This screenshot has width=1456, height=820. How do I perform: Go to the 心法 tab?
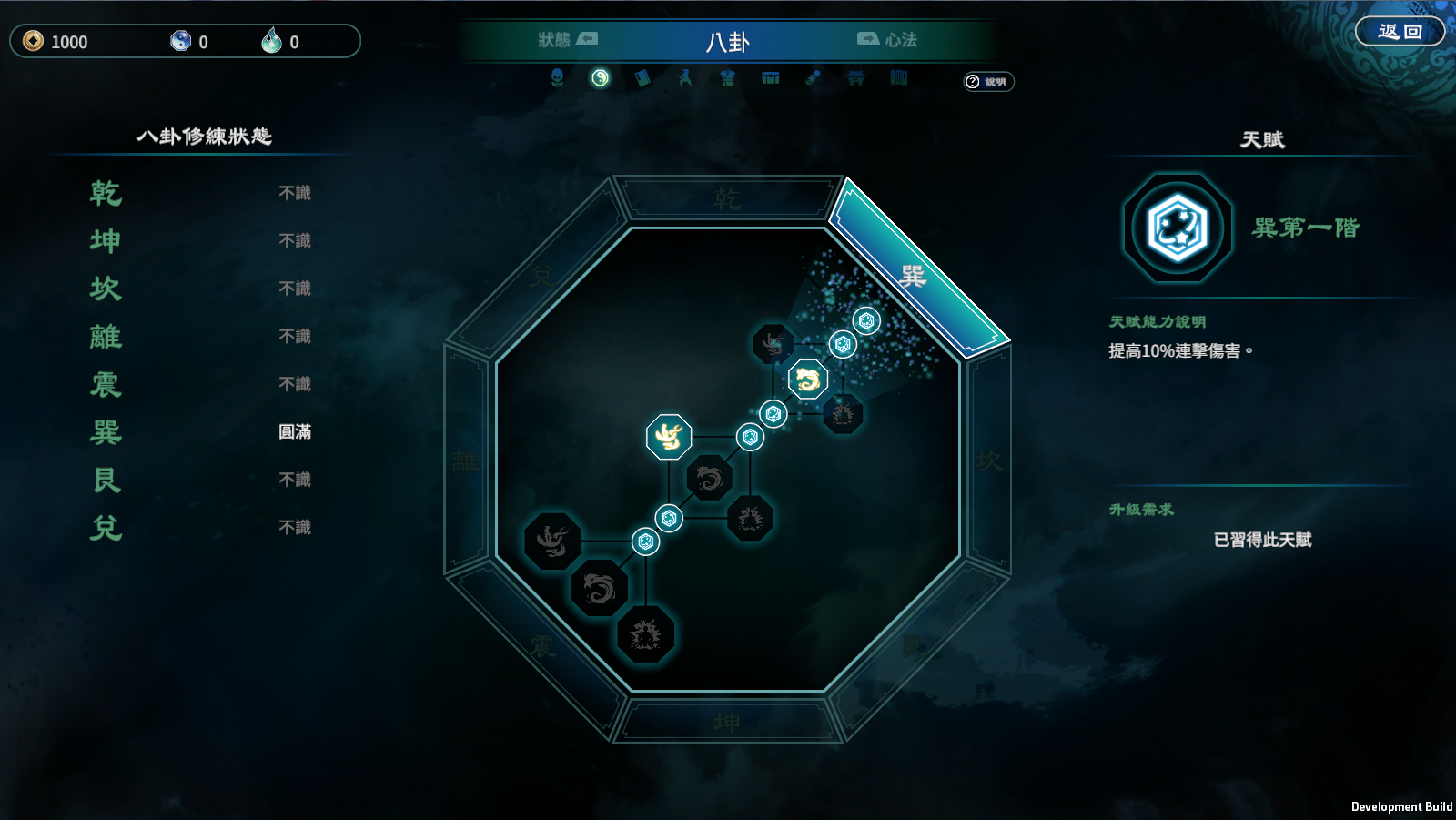[887, 40]
